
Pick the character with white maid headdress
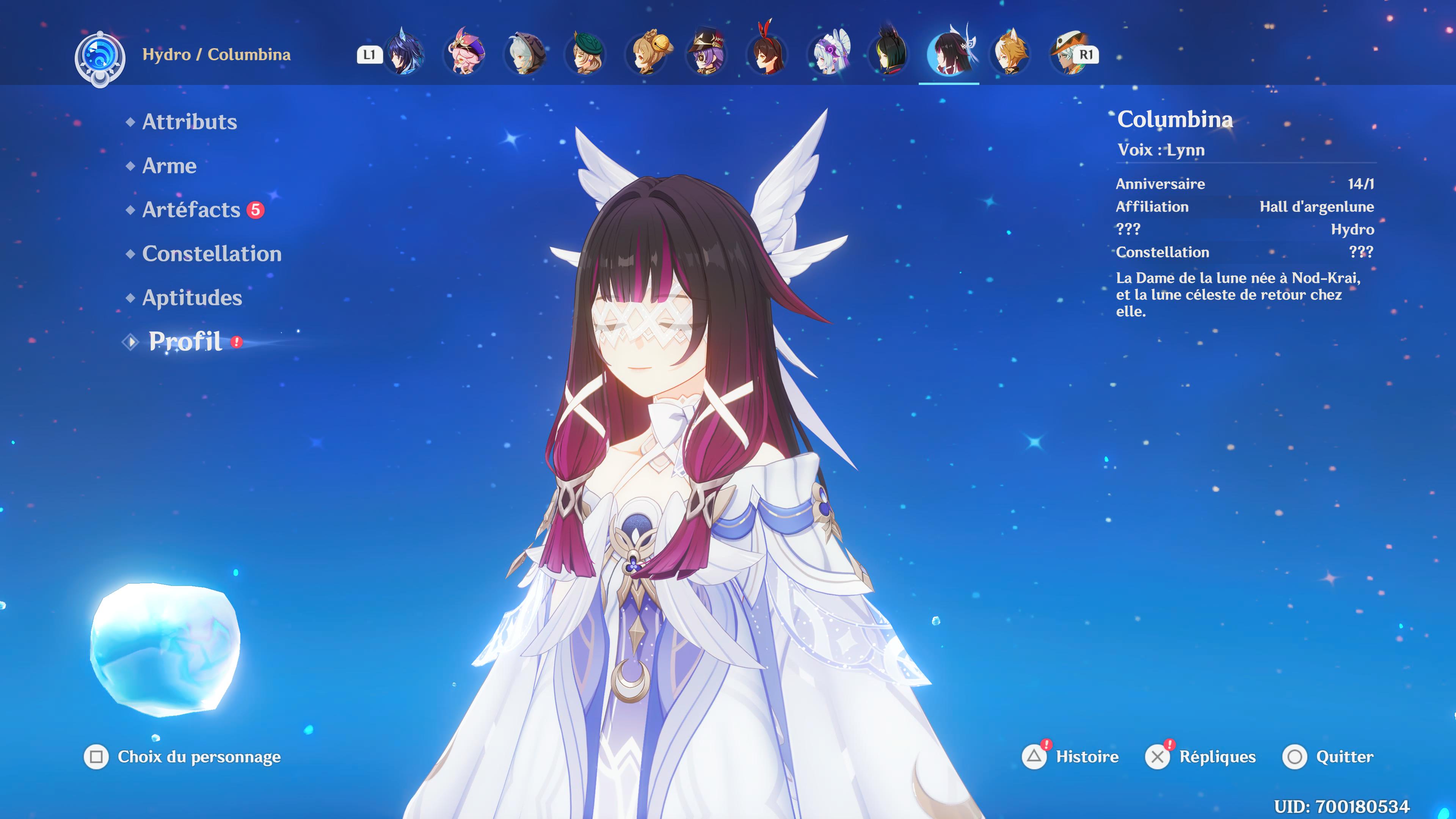(x=828, y=54)
